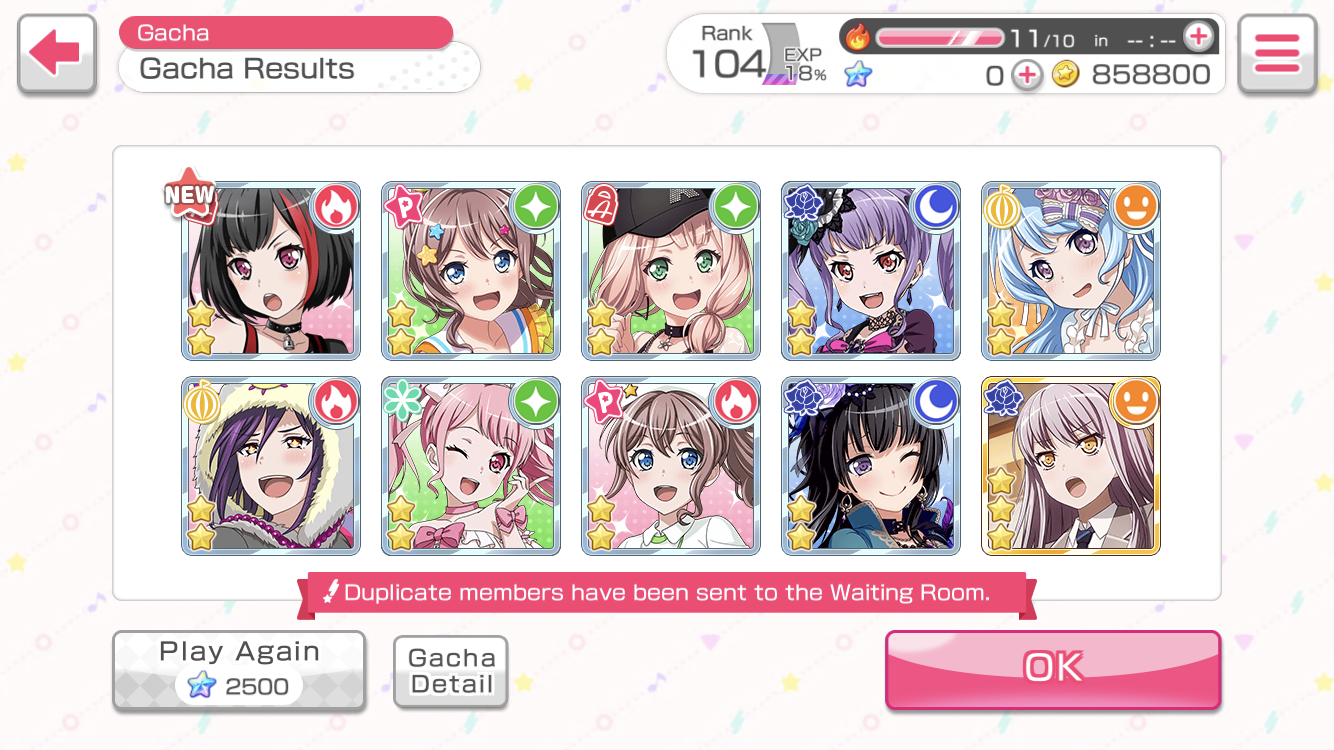The width and height of the screenshot is (1334, 750).
Task: Open Gacha Detail
Action: [x=451, y=671]
